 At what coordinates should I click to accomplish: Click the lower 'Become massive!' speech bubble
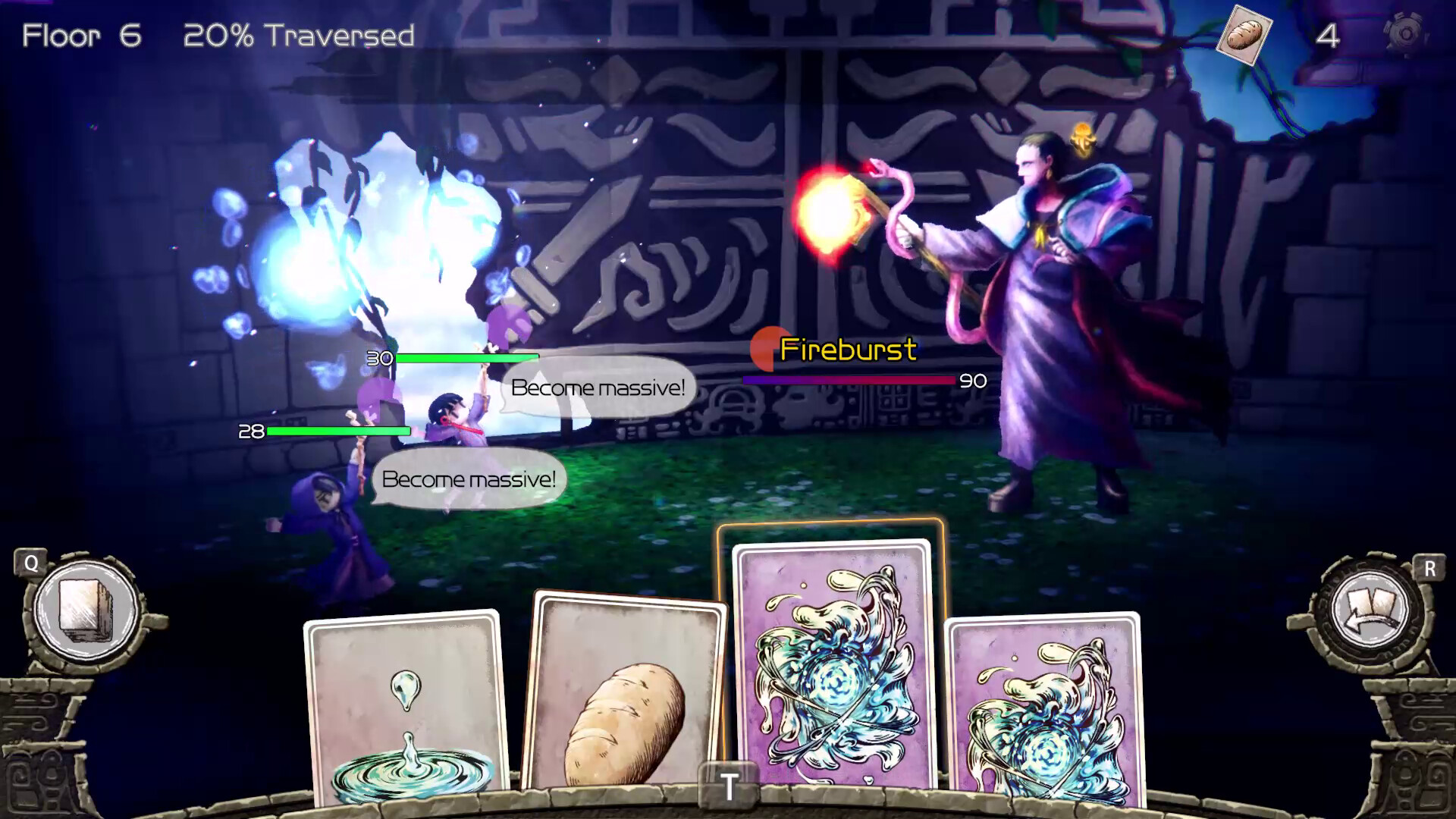click(x=470, y=479)
